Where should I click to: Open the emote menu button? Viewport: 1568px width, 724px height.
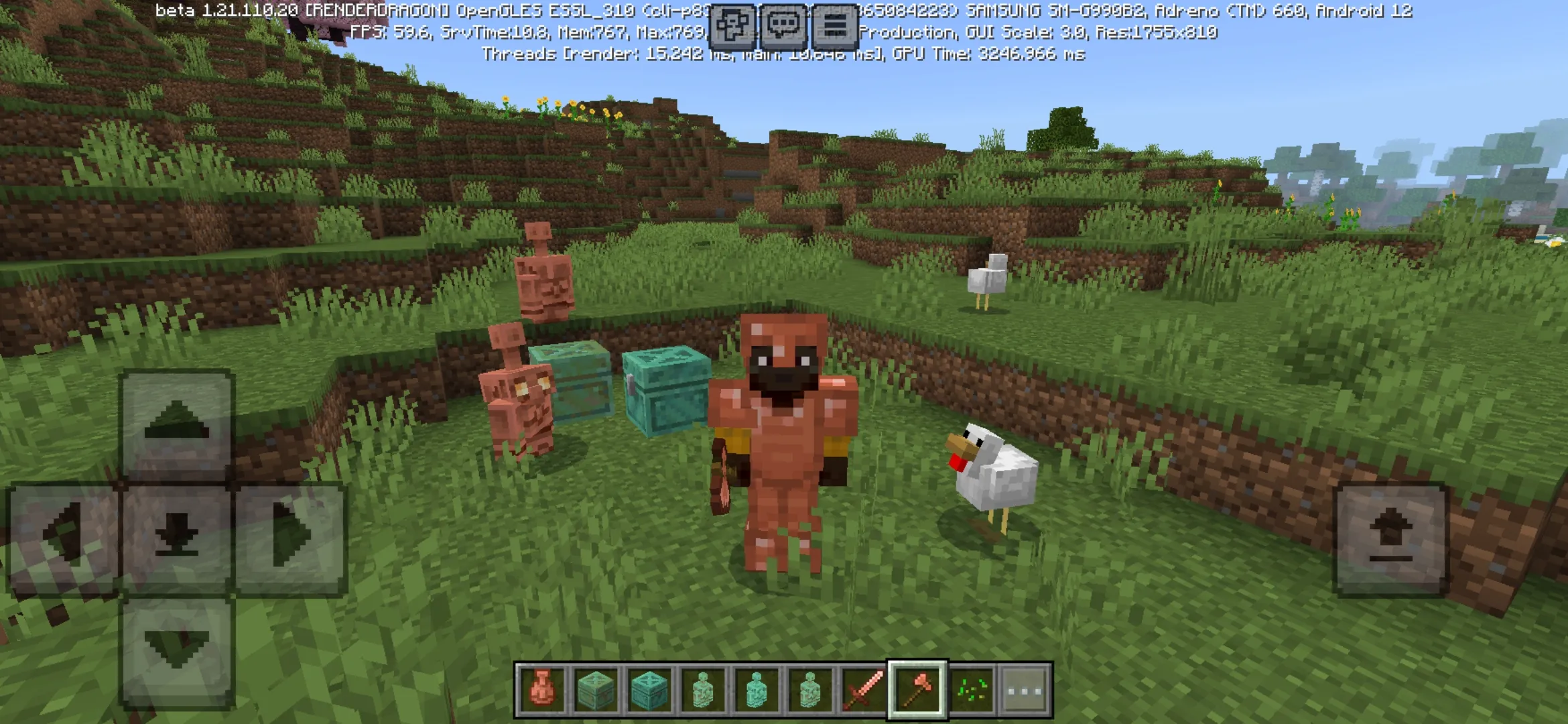tap(732, 26)
